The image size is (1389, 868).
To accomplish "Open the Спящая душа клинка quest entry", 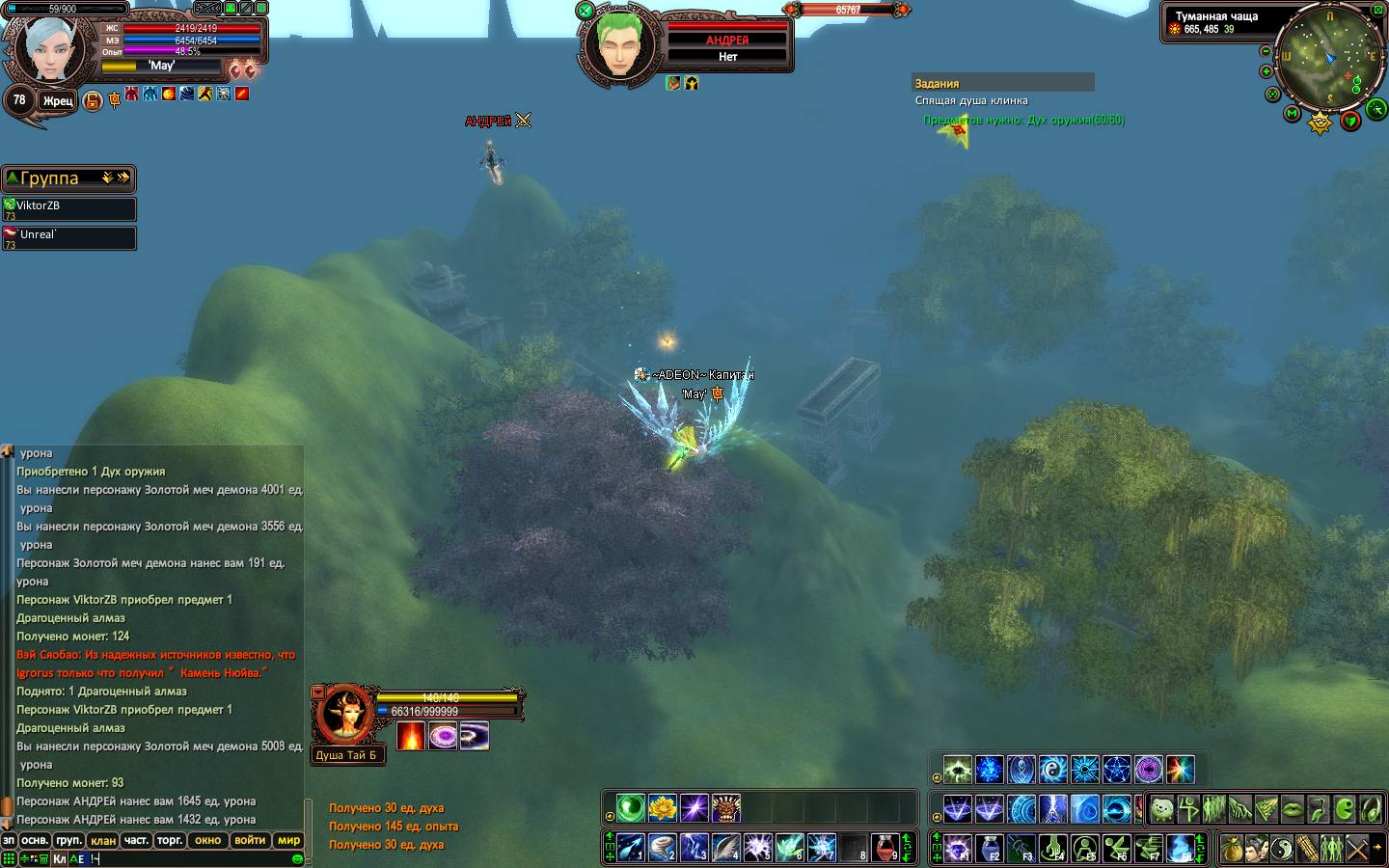I will [x=971, y=100].
